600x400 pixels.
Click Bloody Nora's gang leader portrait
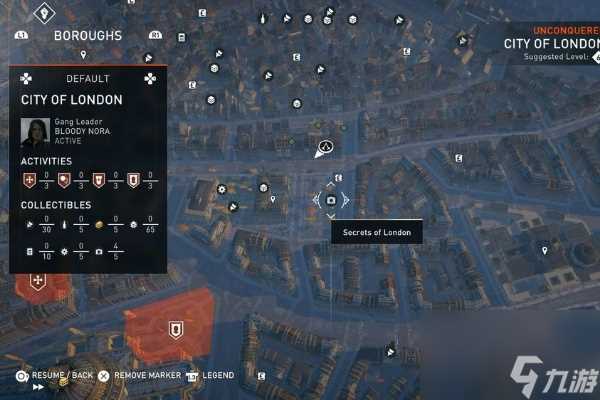(x=36, y=132)
